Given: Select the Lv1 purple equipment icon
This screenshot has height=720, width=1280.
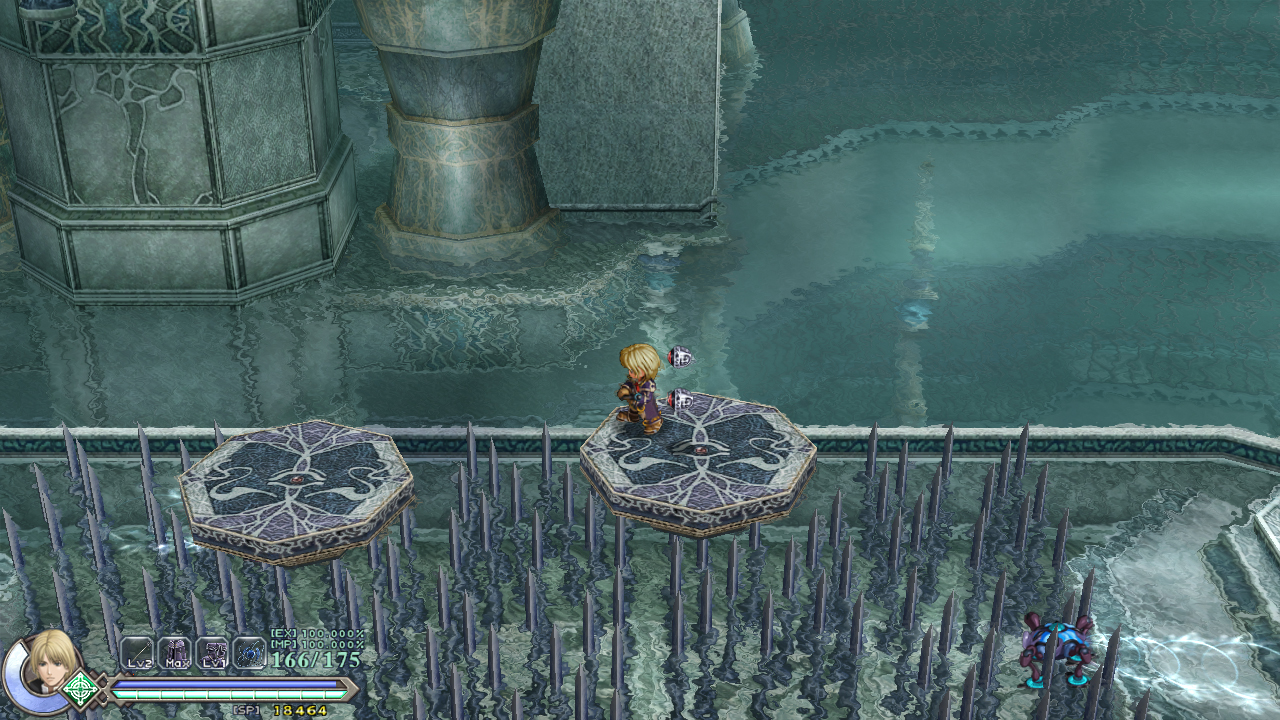Looking at the screenshot, I should [x=212, y=653].
